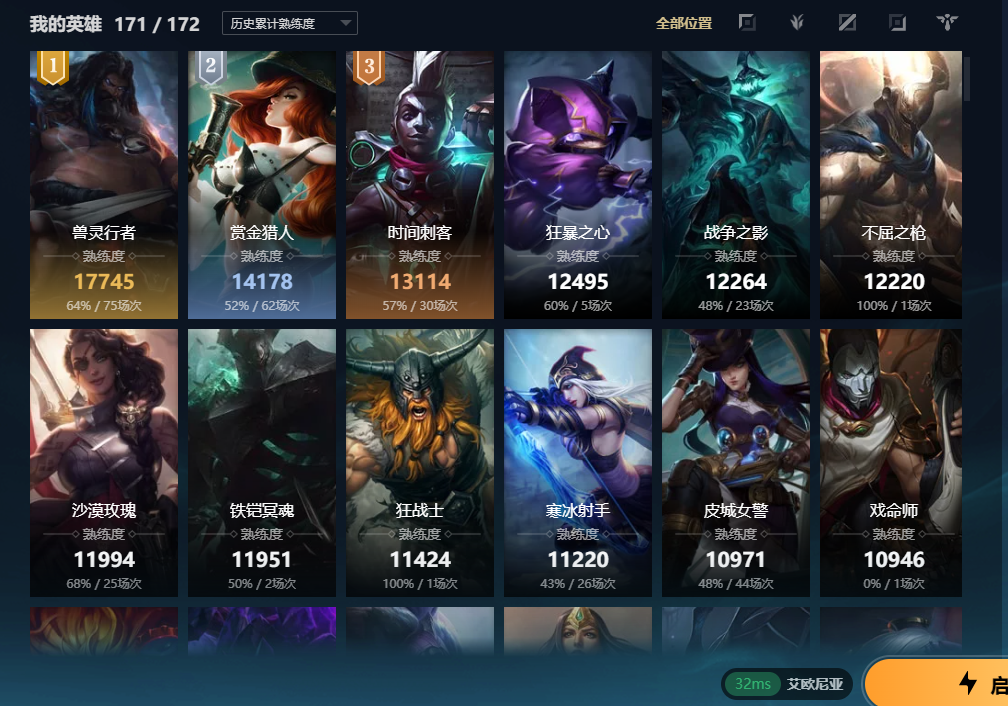Open the 赏金猎人 champion card
1008x706 pixels.
pyautogui.click(x=262, y=185)
